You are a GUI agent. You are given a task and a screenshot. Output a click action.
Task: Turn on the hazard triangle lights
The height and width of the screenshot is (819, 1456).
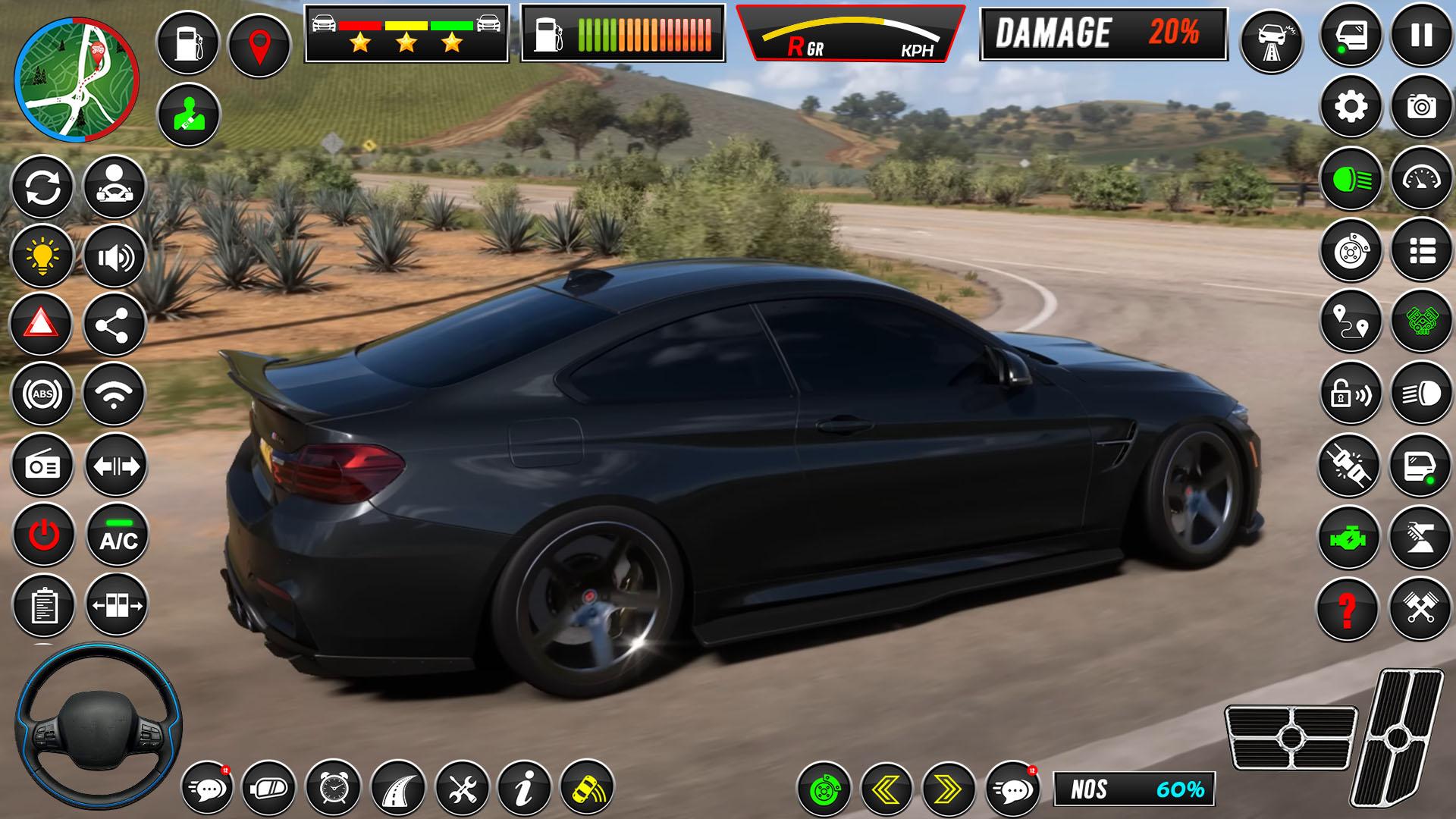pyautogui.click(x=42, y=325)
